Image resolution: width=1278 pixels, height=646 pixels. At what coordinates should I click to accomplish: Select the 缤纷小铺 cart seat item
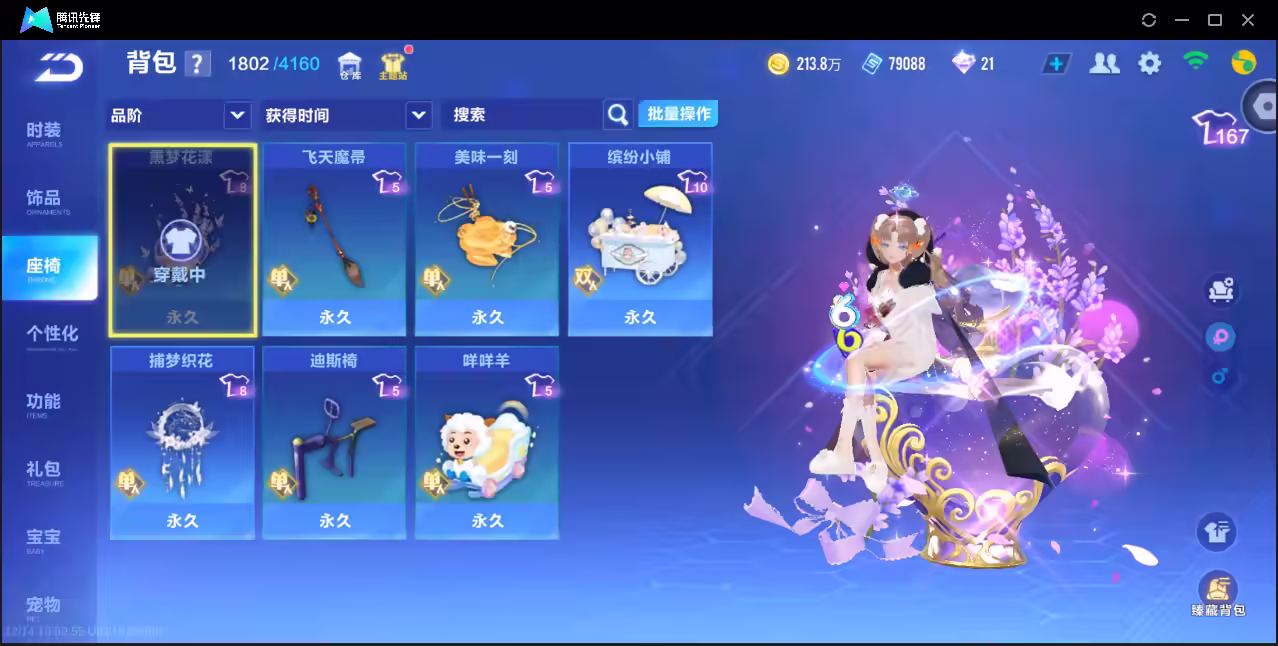(x=640, y=240)
